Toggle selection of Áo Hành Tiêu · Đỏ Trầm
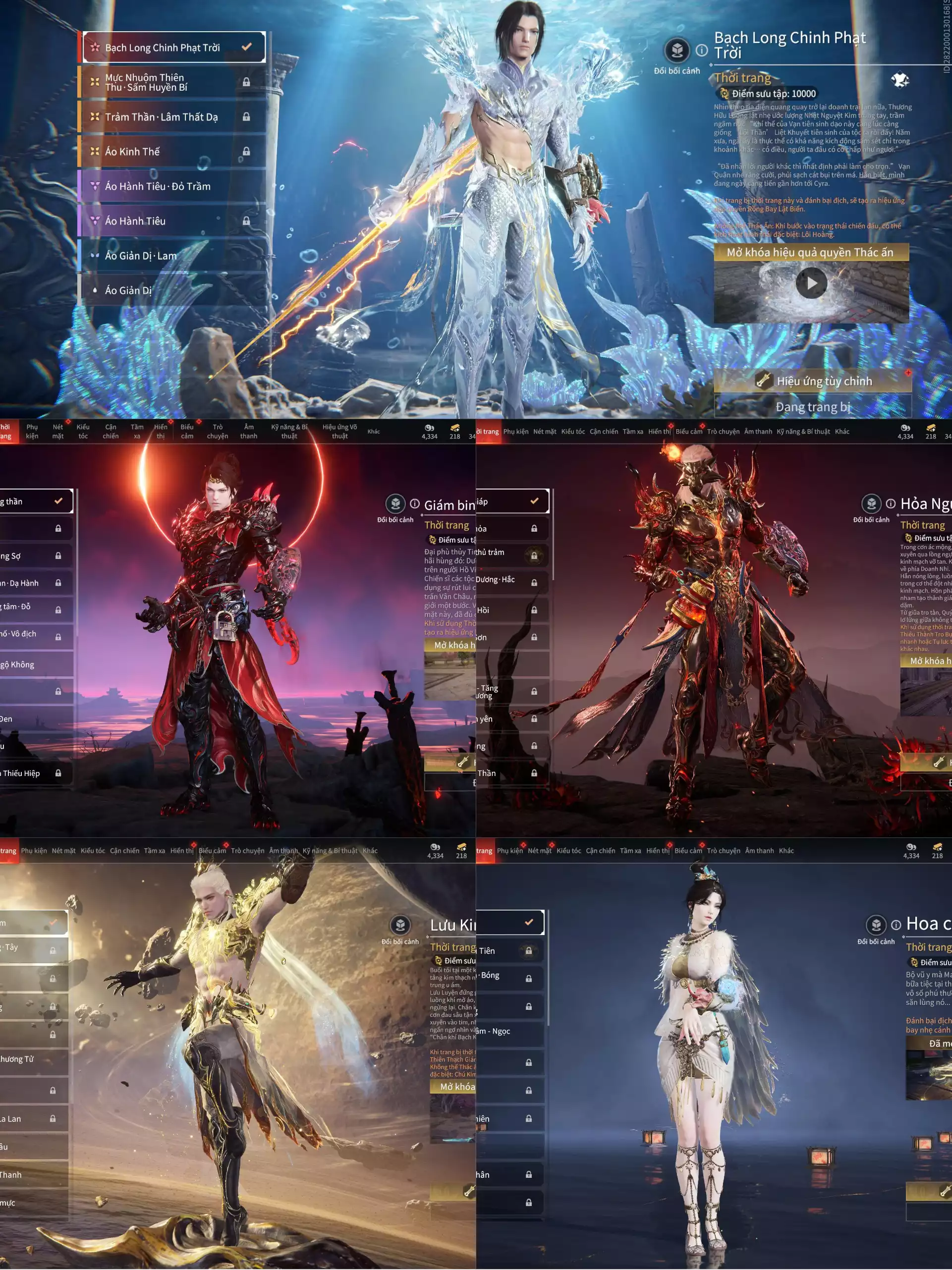Viewport: 952px width, 1270px height. (156, 186)
